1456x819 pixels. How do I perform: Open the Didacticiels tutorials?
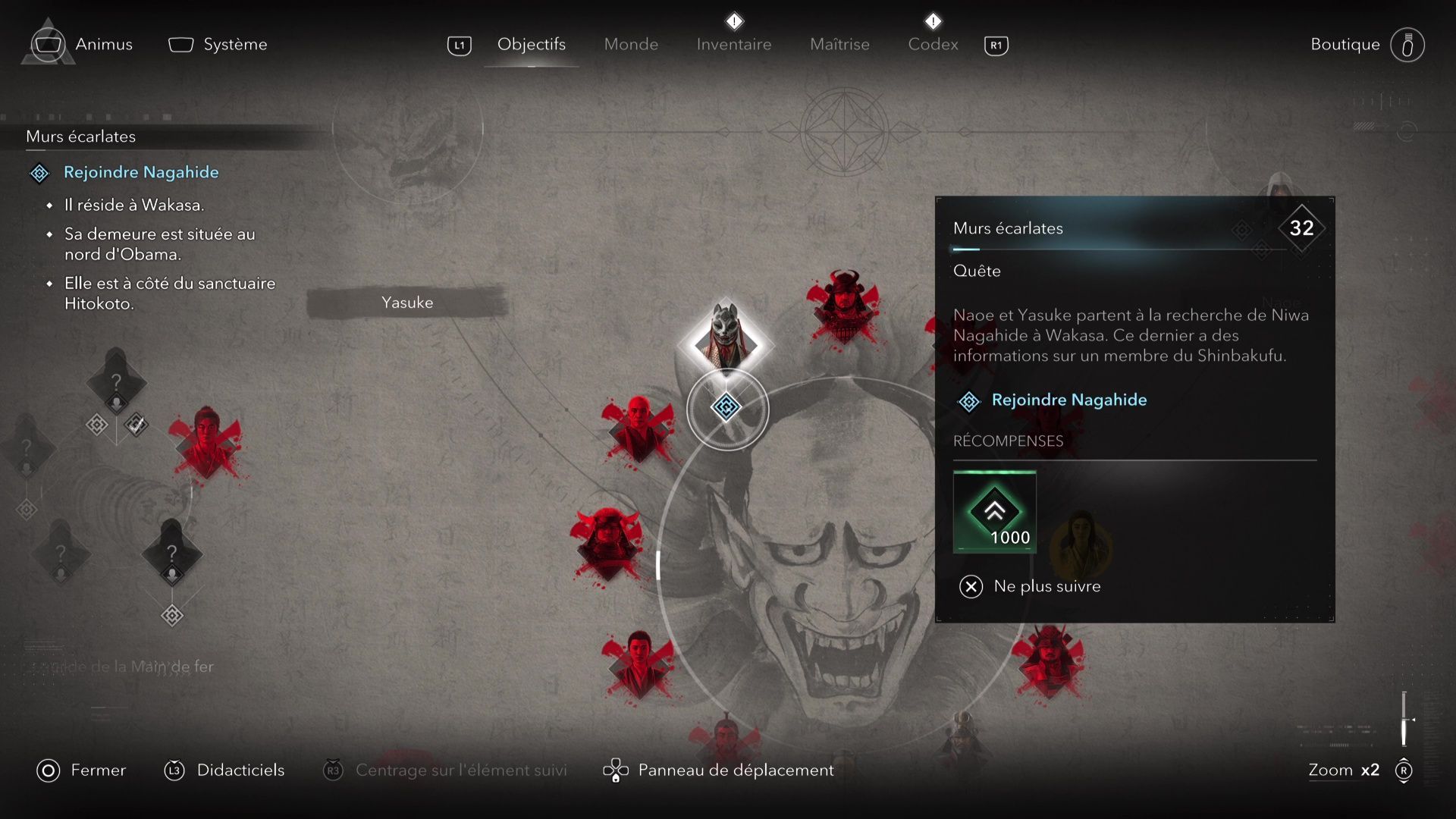point(240,770)
